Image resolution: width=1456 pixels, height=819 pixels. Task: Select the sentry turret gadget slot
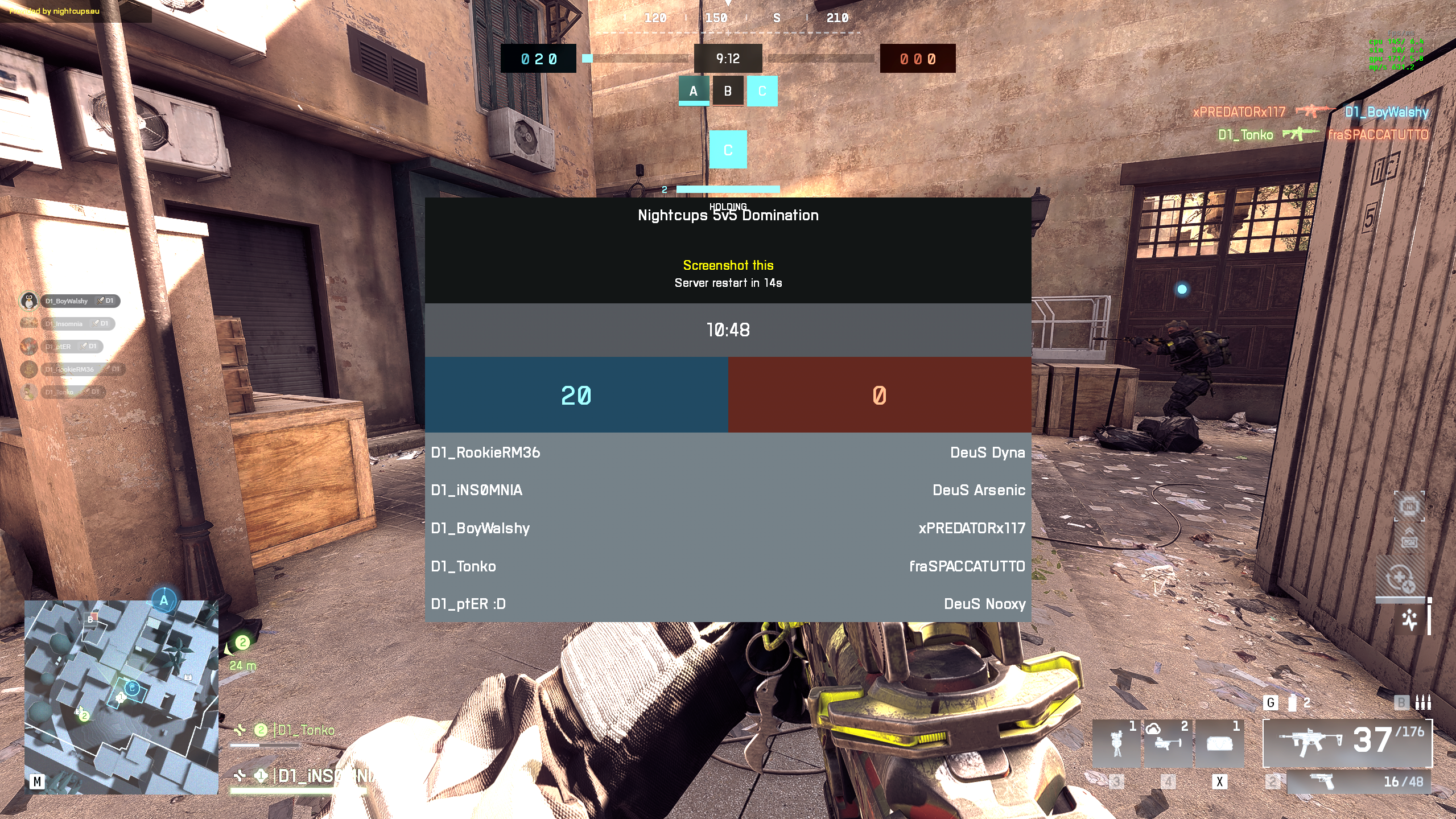[1116, 743]
